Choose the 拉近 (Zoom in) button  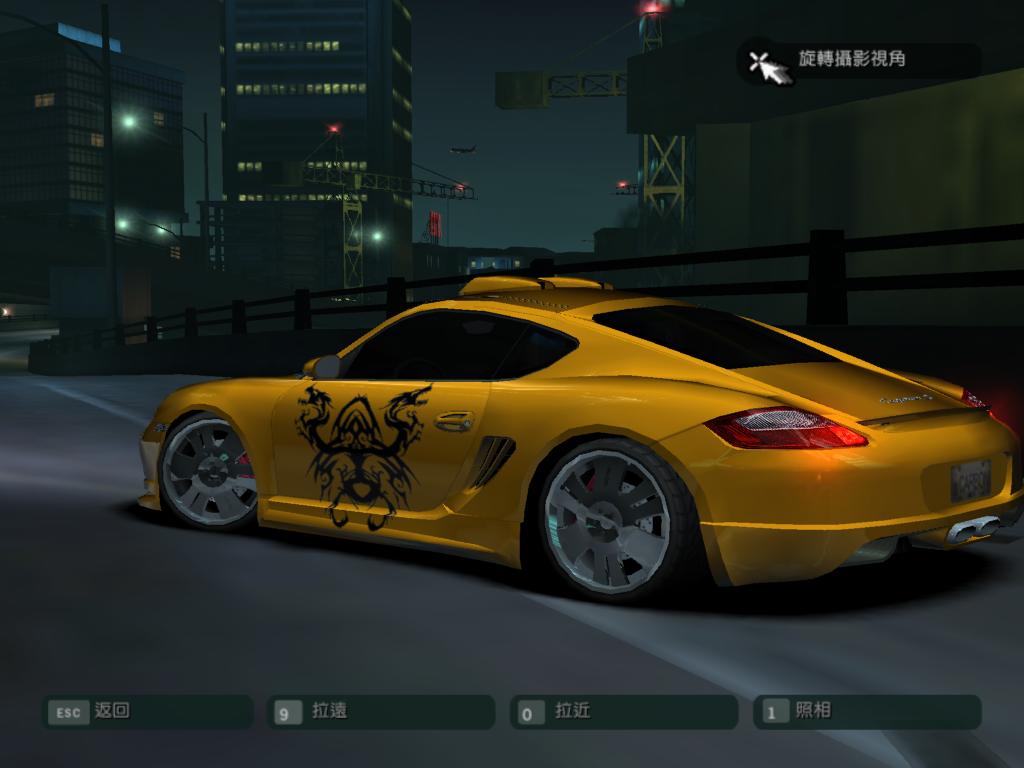click(x=623, y=712)
